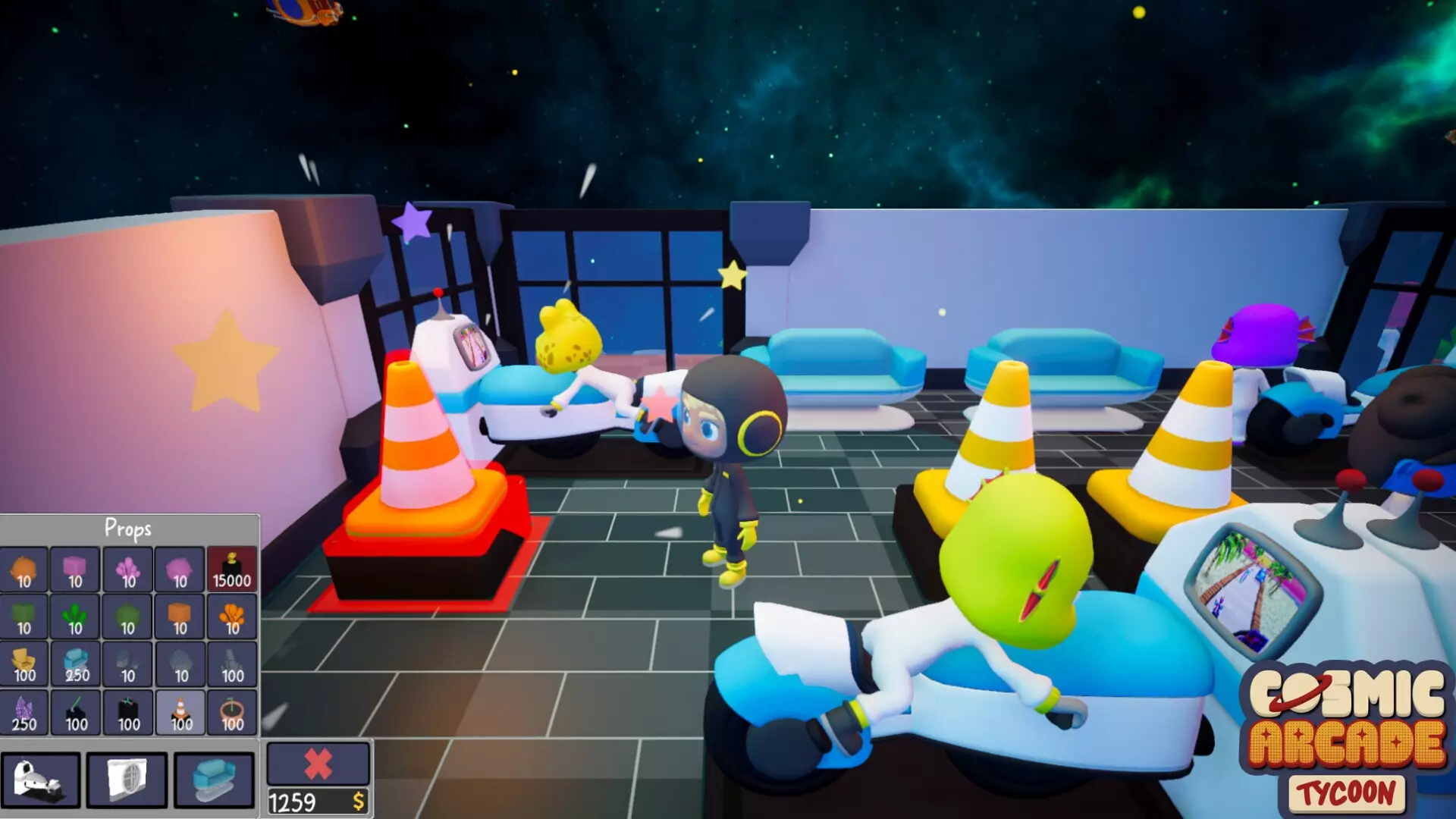This screenshot has width=1456, height=819.
Task: Expand the Props panel header
Action: (129, 528)
